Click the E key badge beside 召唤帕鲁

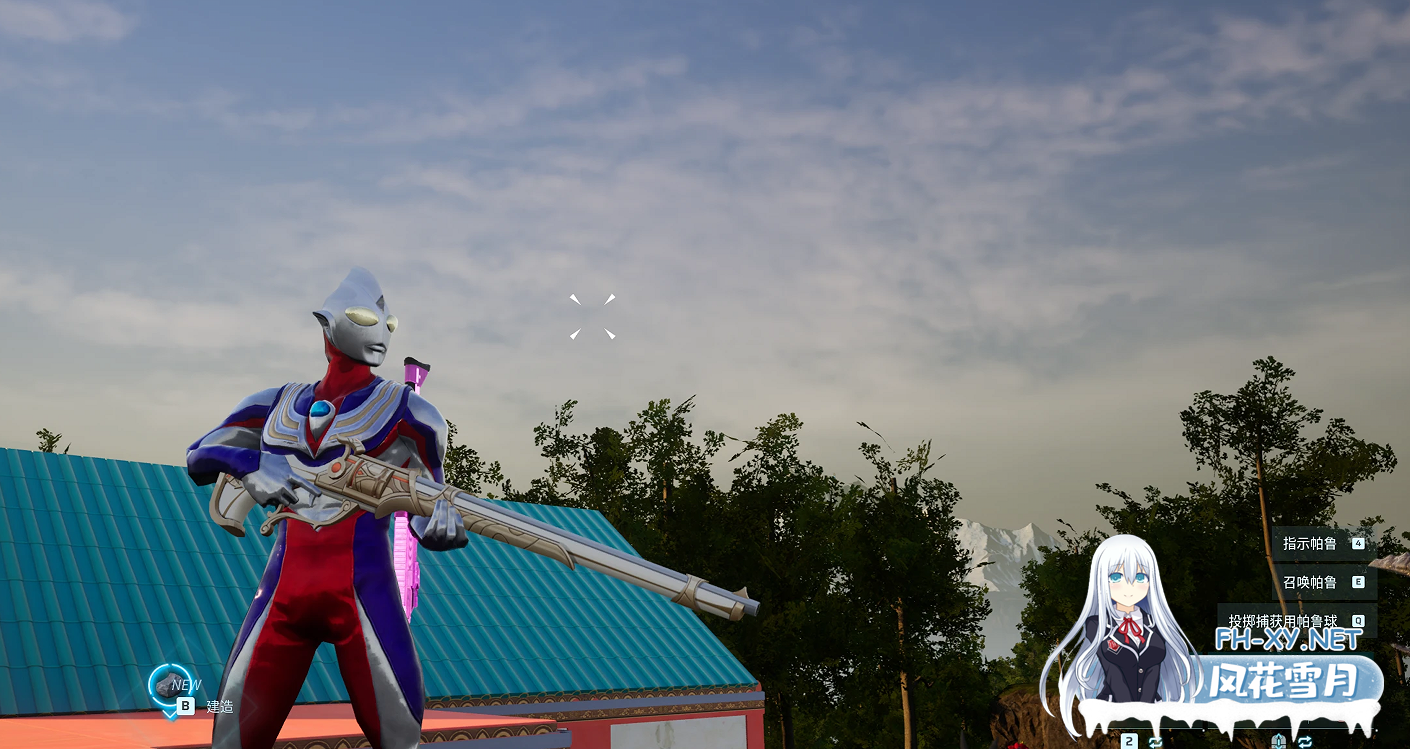pyautogui.click(x=1357, y=581)
